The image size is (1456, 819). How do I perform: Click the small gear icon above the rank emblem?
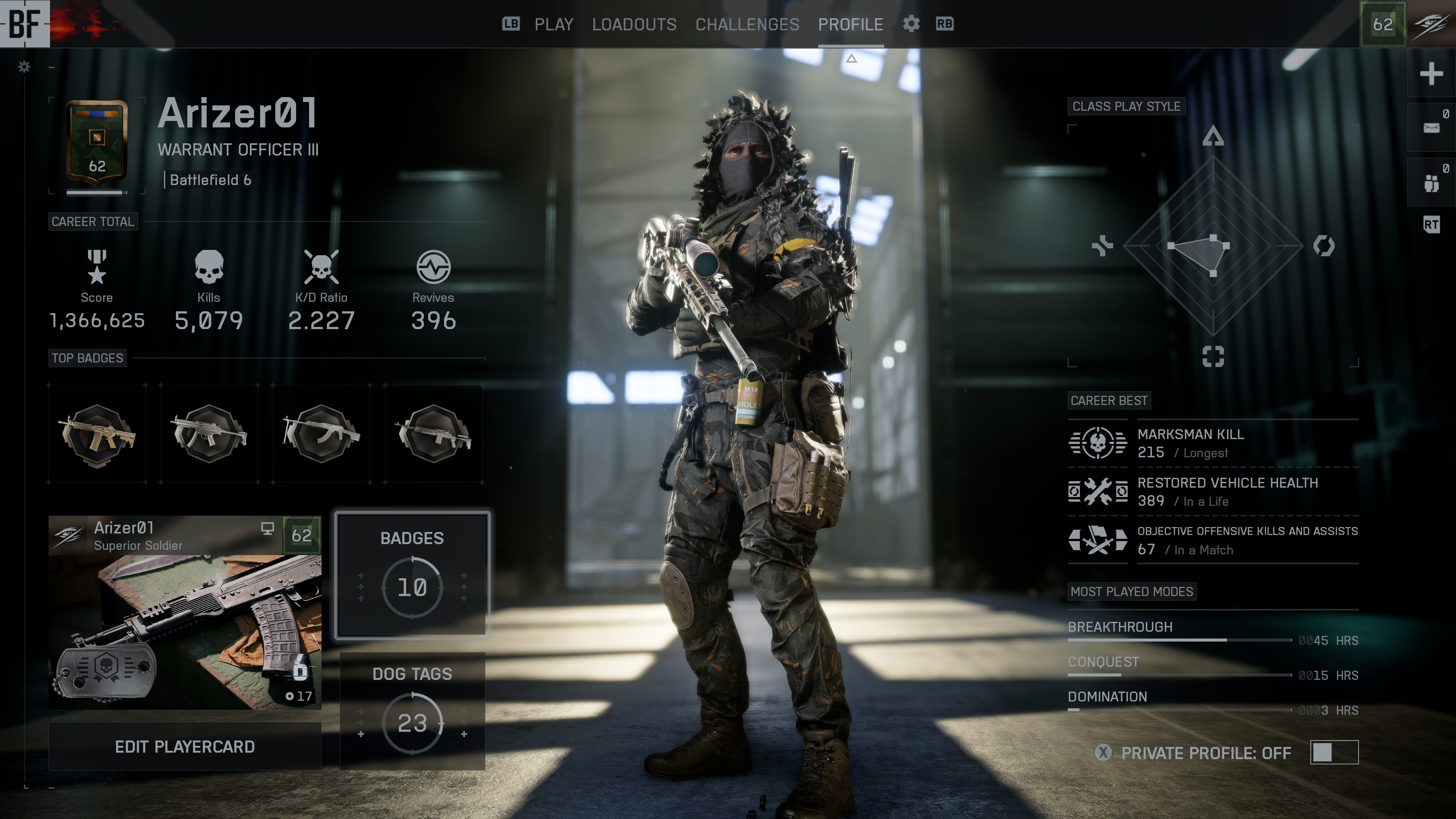(24, 67)
